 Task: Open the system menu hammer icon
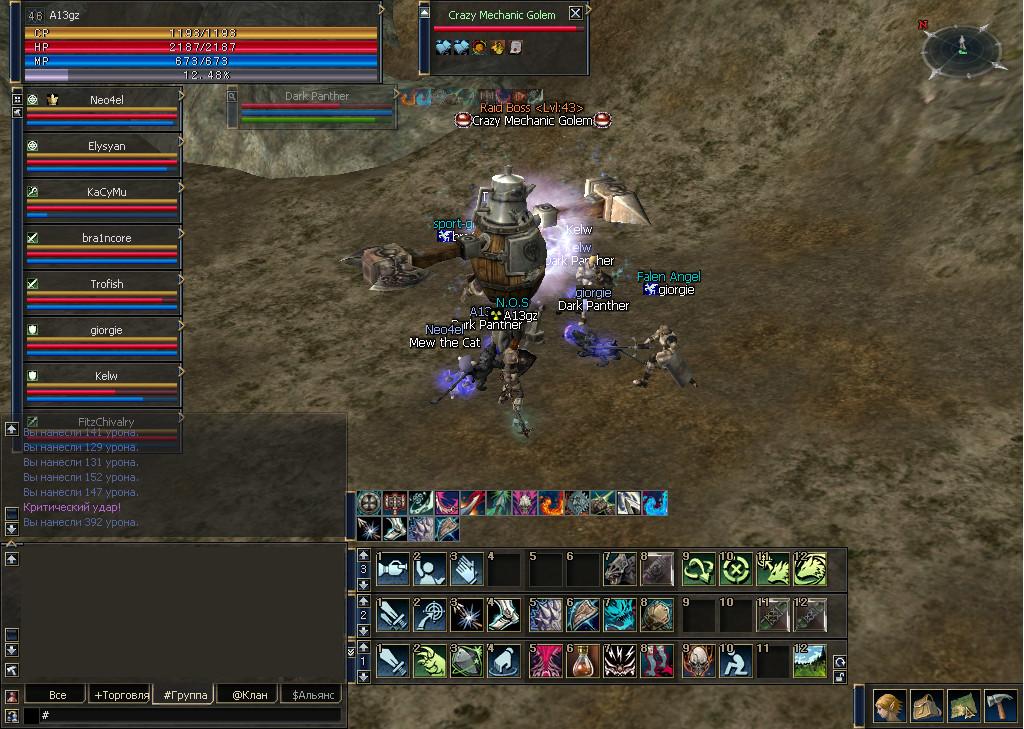click(x=1000, y=706)
